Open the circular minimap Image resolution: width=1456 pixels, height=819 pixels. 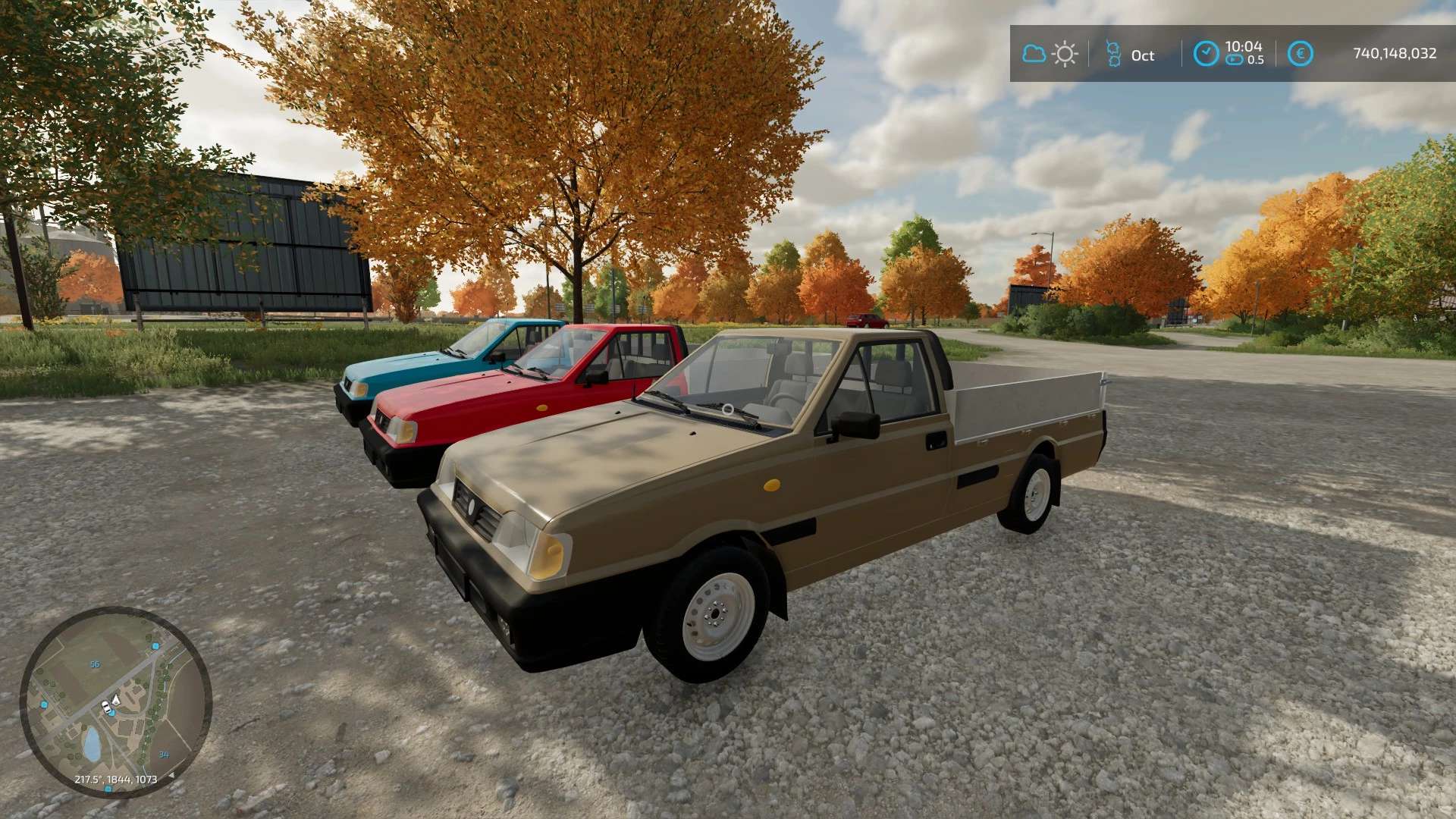pos(115,701)
